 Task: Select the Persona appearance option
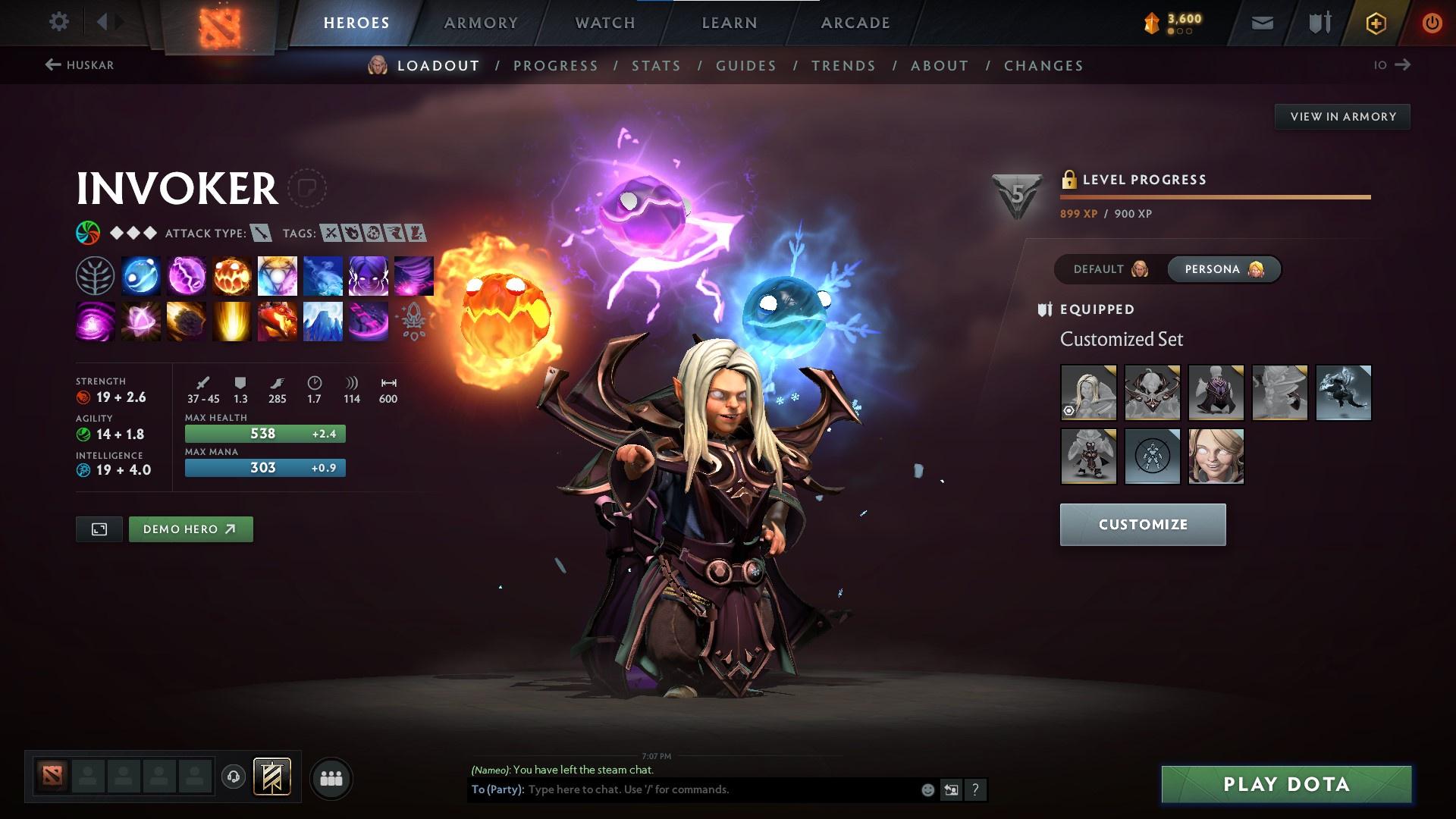click(1223, 268)
